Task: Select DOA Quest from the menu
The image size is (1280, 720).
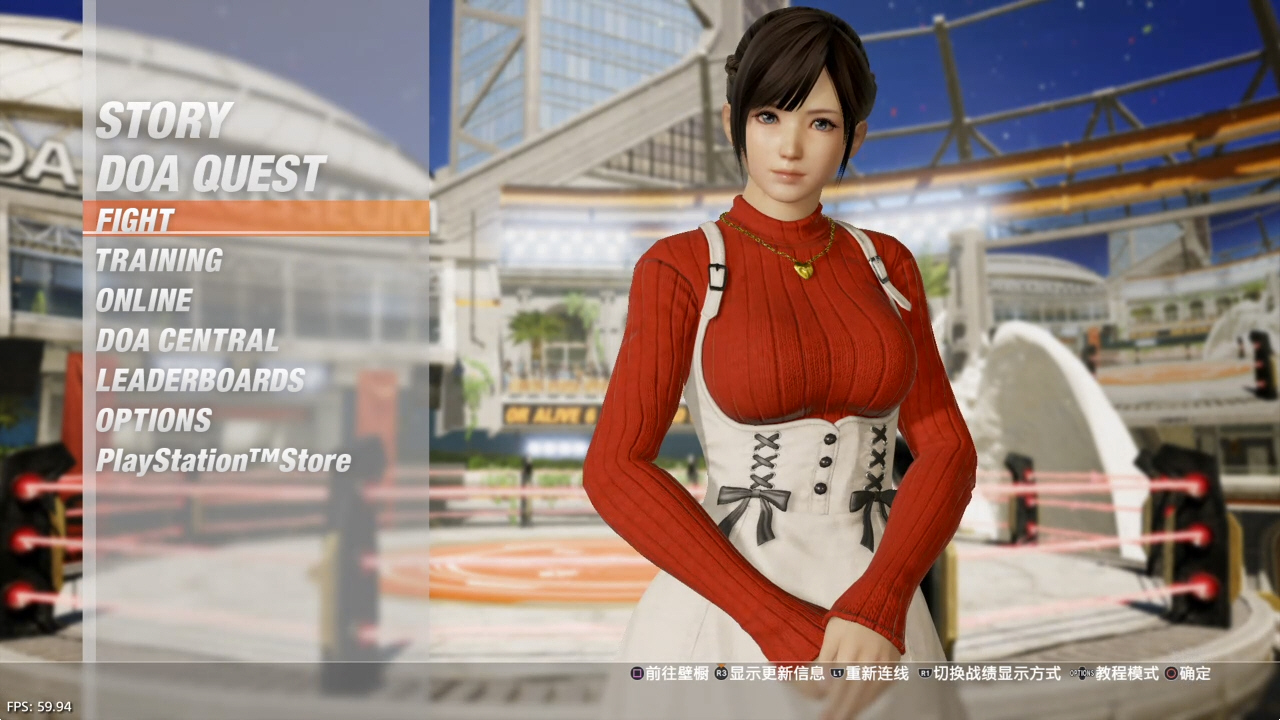Action: click(x=210, y=174)
